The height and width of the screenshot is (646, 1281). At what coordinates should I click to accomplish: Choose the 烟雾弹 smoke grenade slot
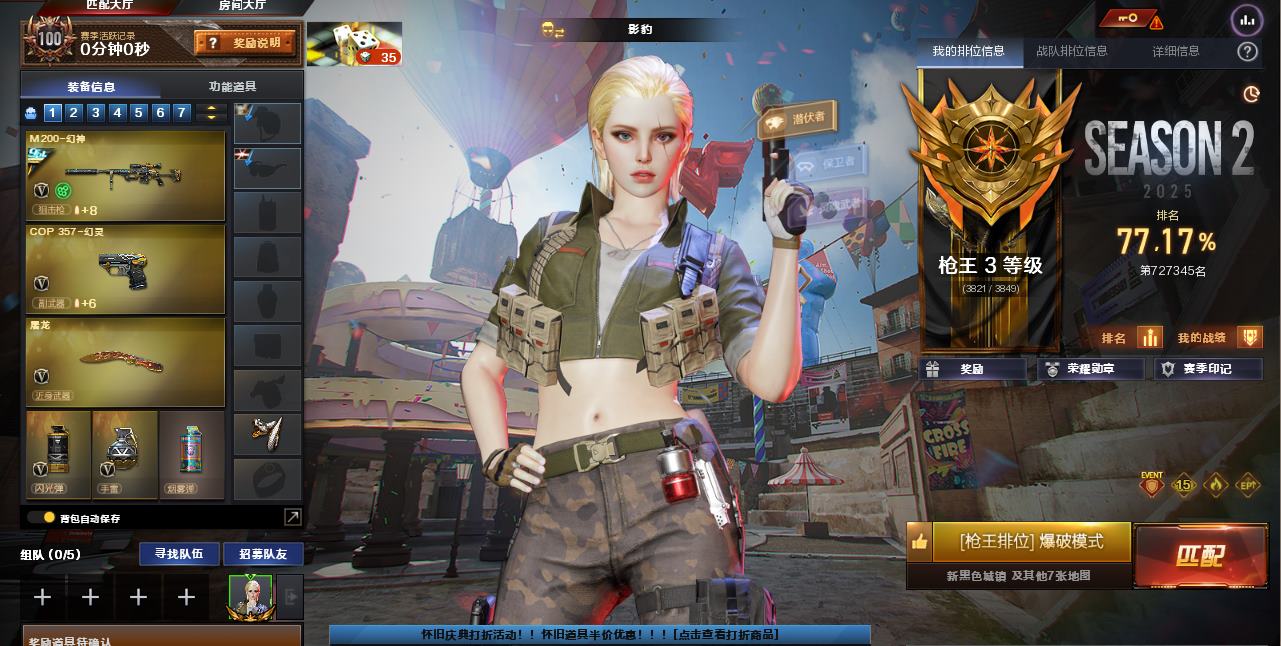click(192, 454)
